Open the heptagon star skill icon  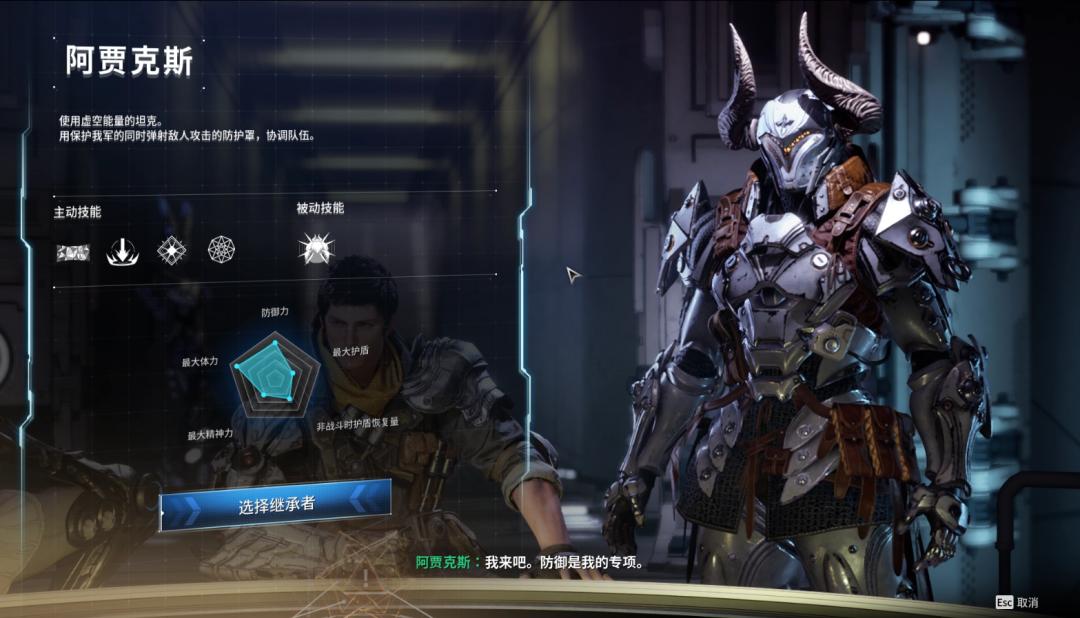(x=221, y=250)
